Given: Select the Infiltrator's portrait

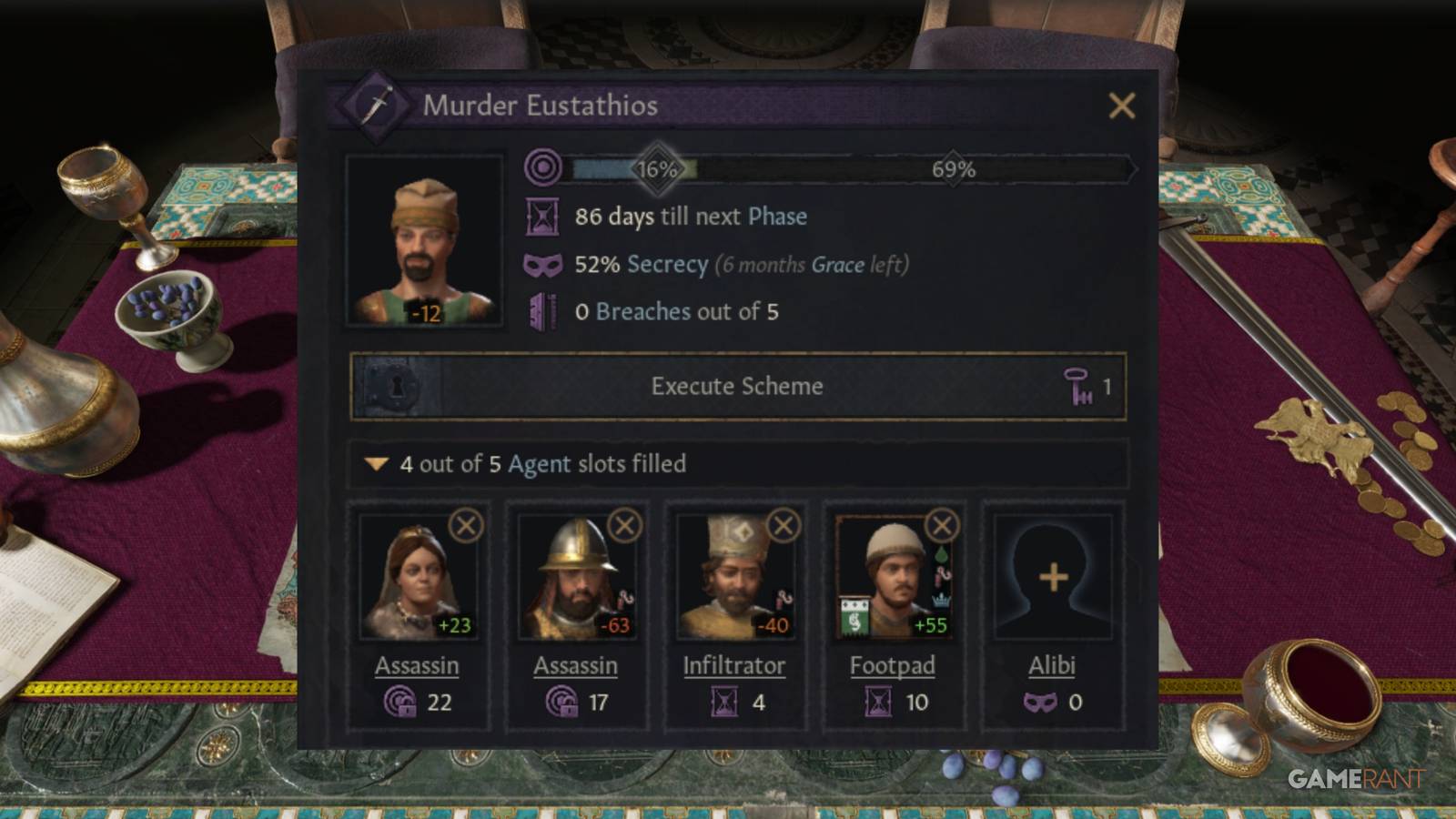Looking at the screenshot, I should [731, 578].
